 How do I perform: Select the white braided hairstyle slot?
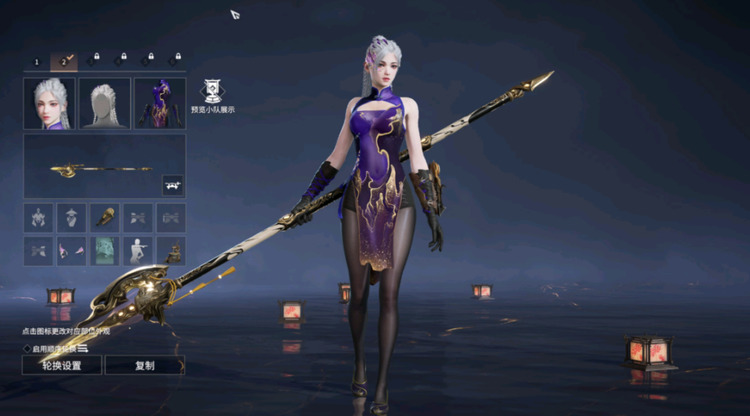[x=105, y=103]
